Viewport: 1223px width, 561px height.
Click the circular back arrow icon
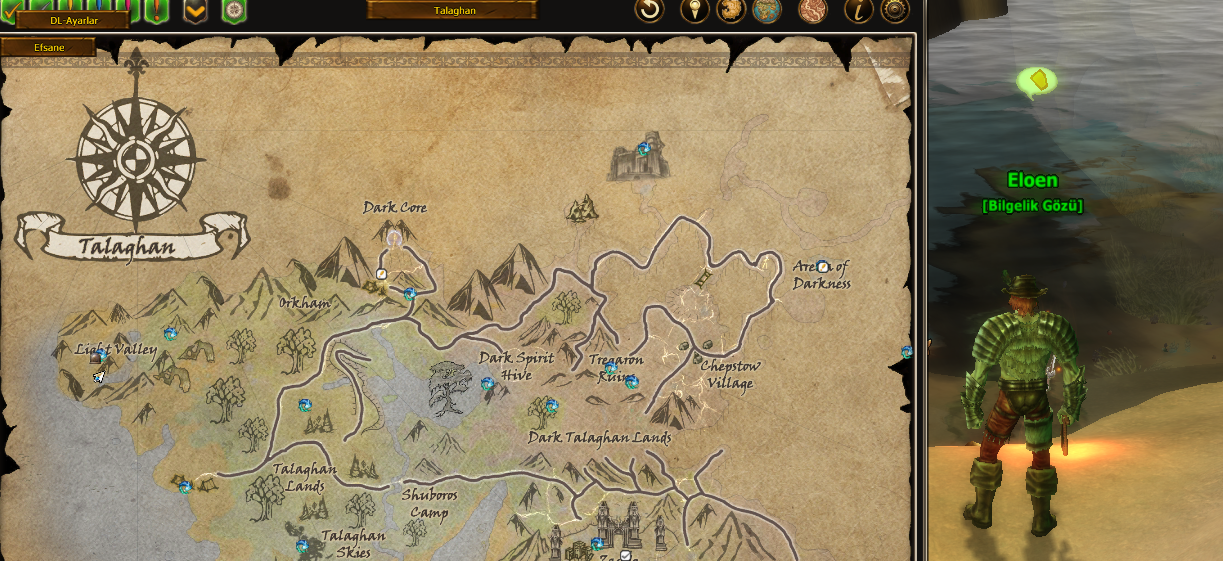click(650, 10)
